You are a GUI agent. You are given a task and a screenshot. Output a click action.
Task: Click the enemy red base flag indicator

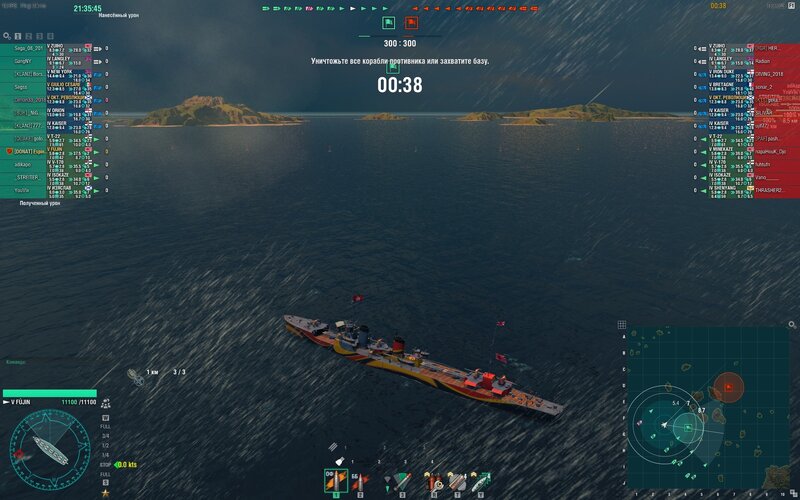[x=412, y=22]
